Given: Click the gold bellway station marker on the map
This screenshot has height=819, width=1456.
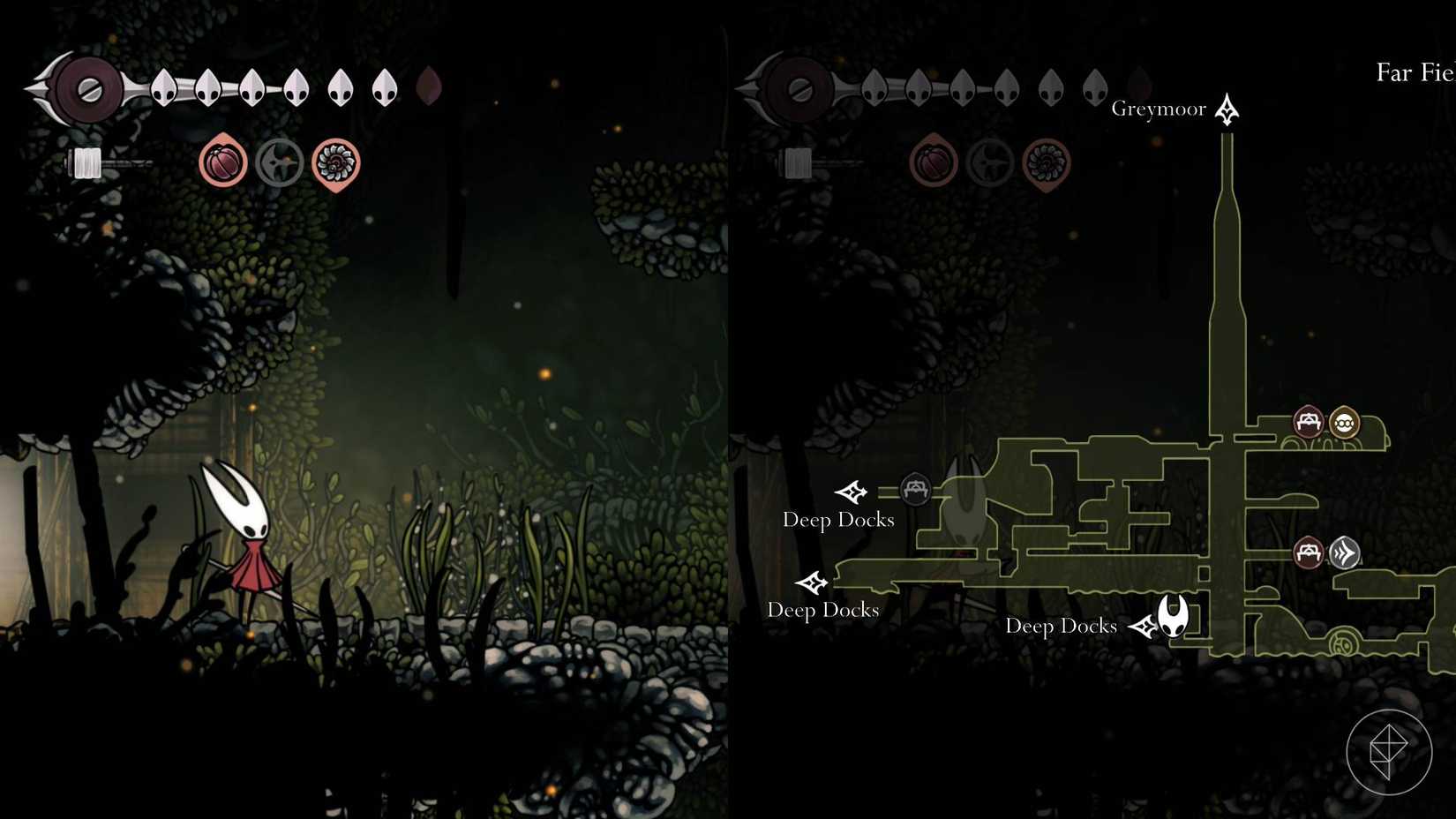Looking at the screenshot, I should [x=1343, y=424].
